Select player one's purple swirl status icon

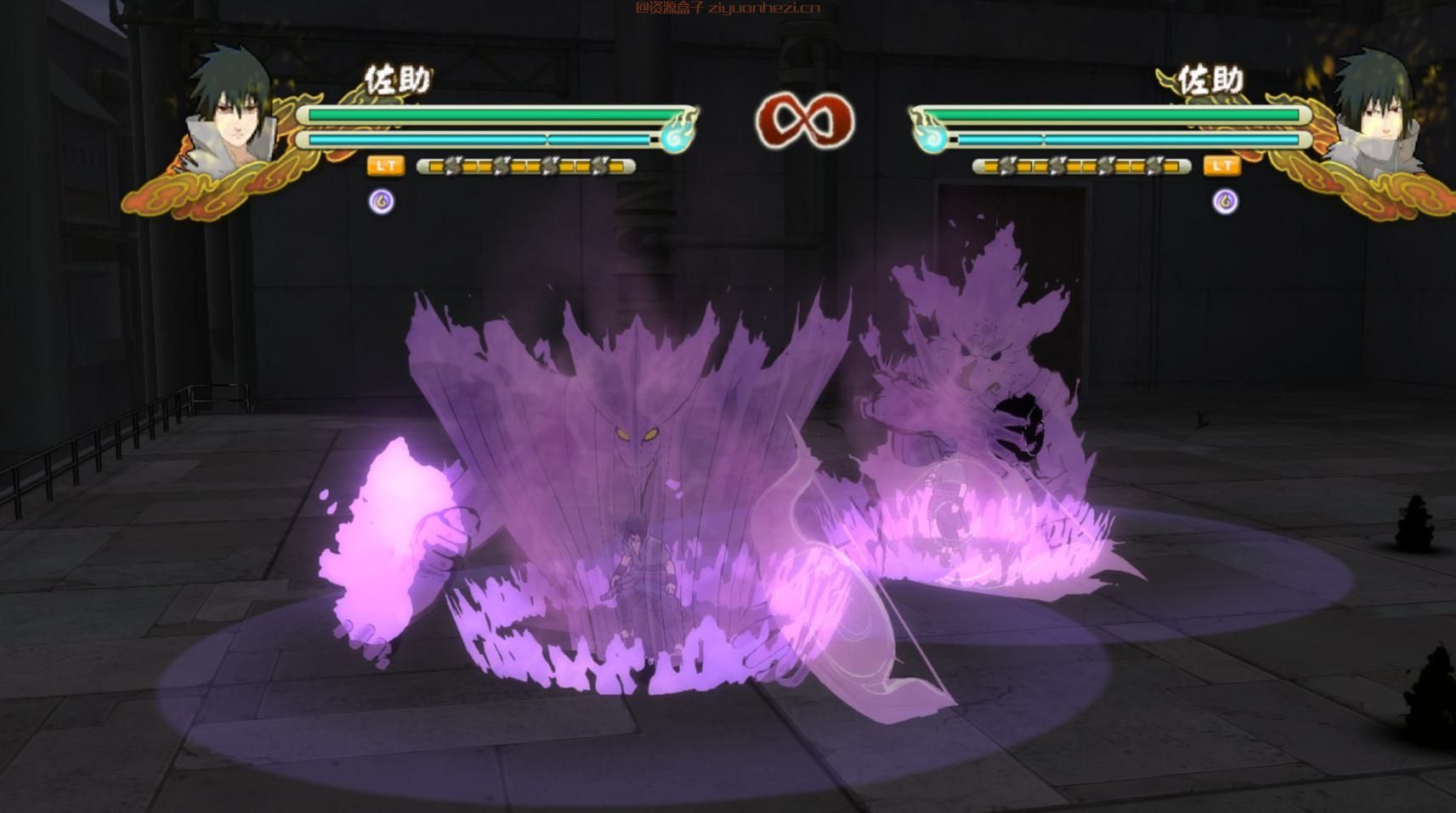click(x=382, y=201)
